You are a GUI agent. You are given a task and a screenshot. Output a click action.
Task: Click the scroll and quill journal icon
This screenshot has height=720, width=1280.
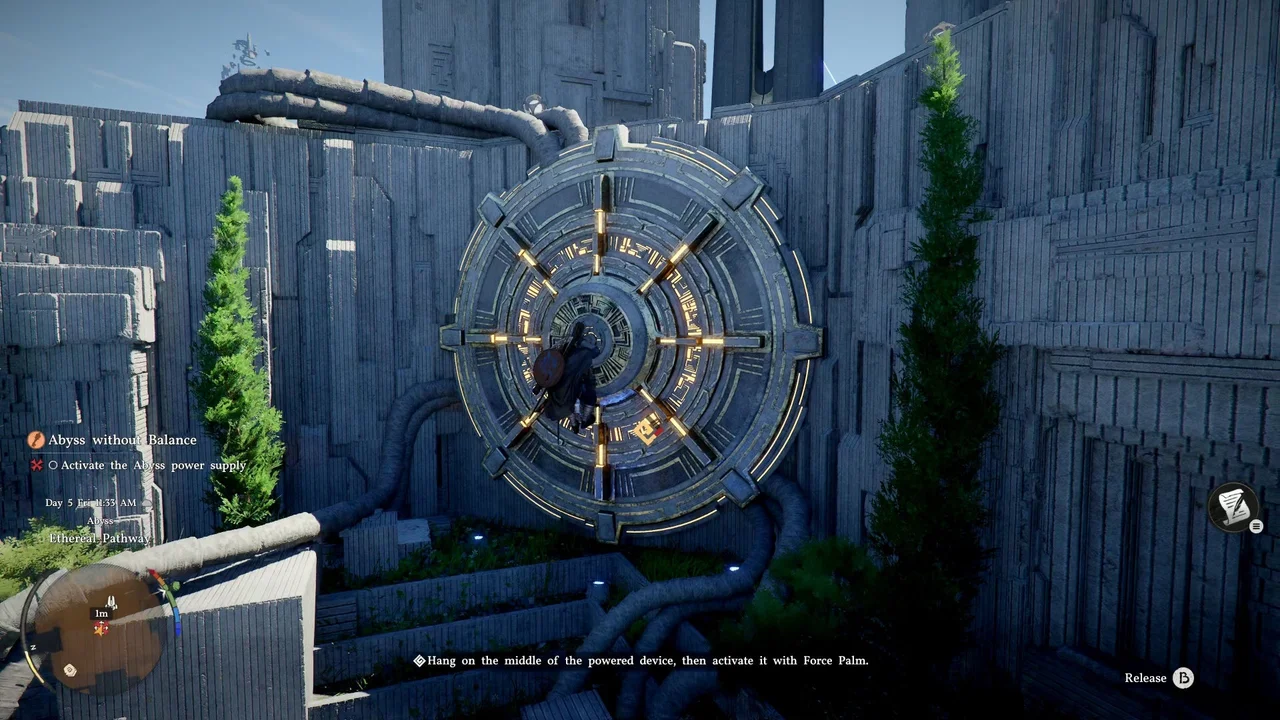click(1233, 507)
